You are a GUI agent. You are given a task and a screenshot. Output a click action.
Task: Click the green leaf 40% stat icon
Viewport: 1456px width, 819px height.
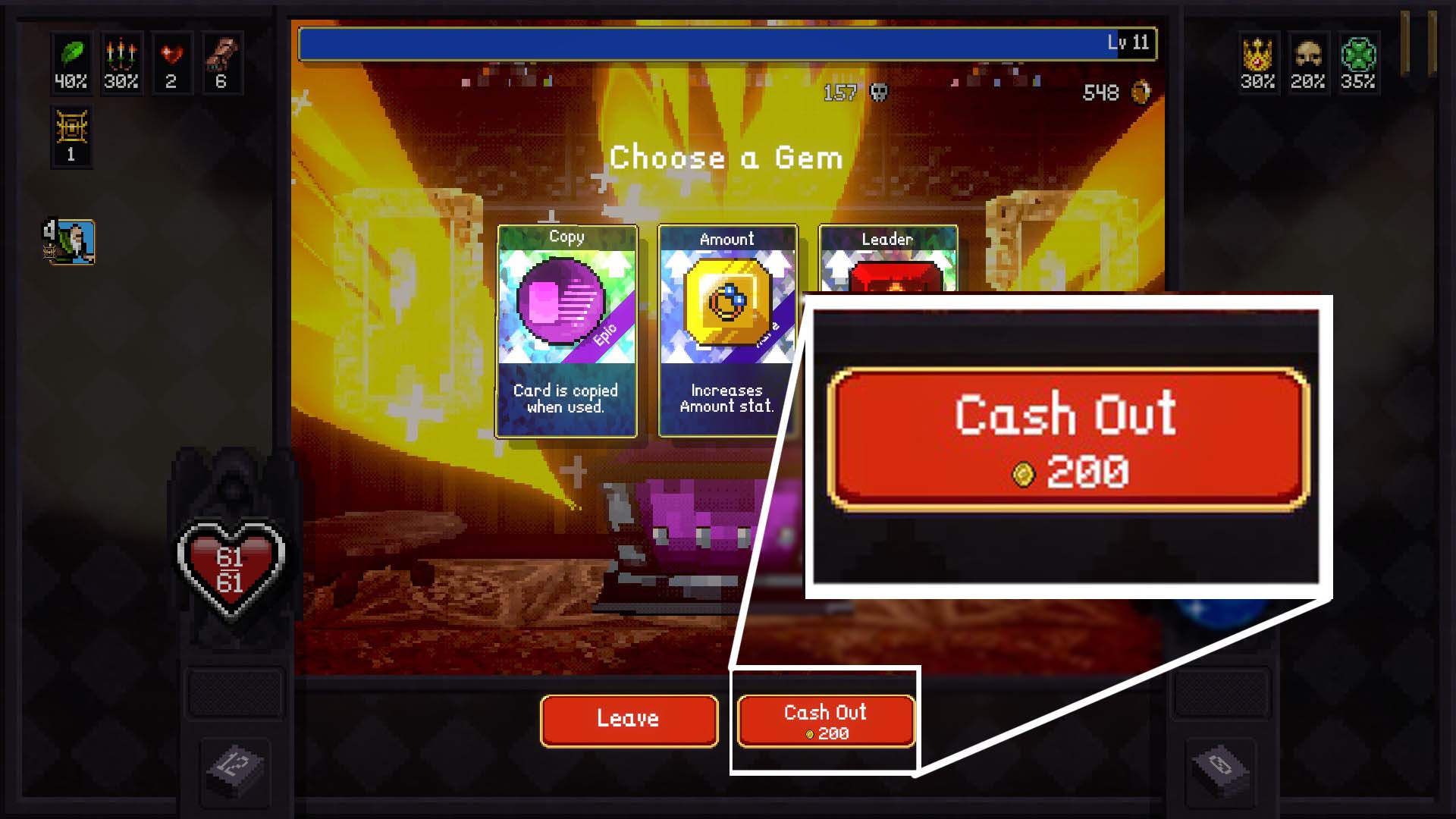(72, 64)
